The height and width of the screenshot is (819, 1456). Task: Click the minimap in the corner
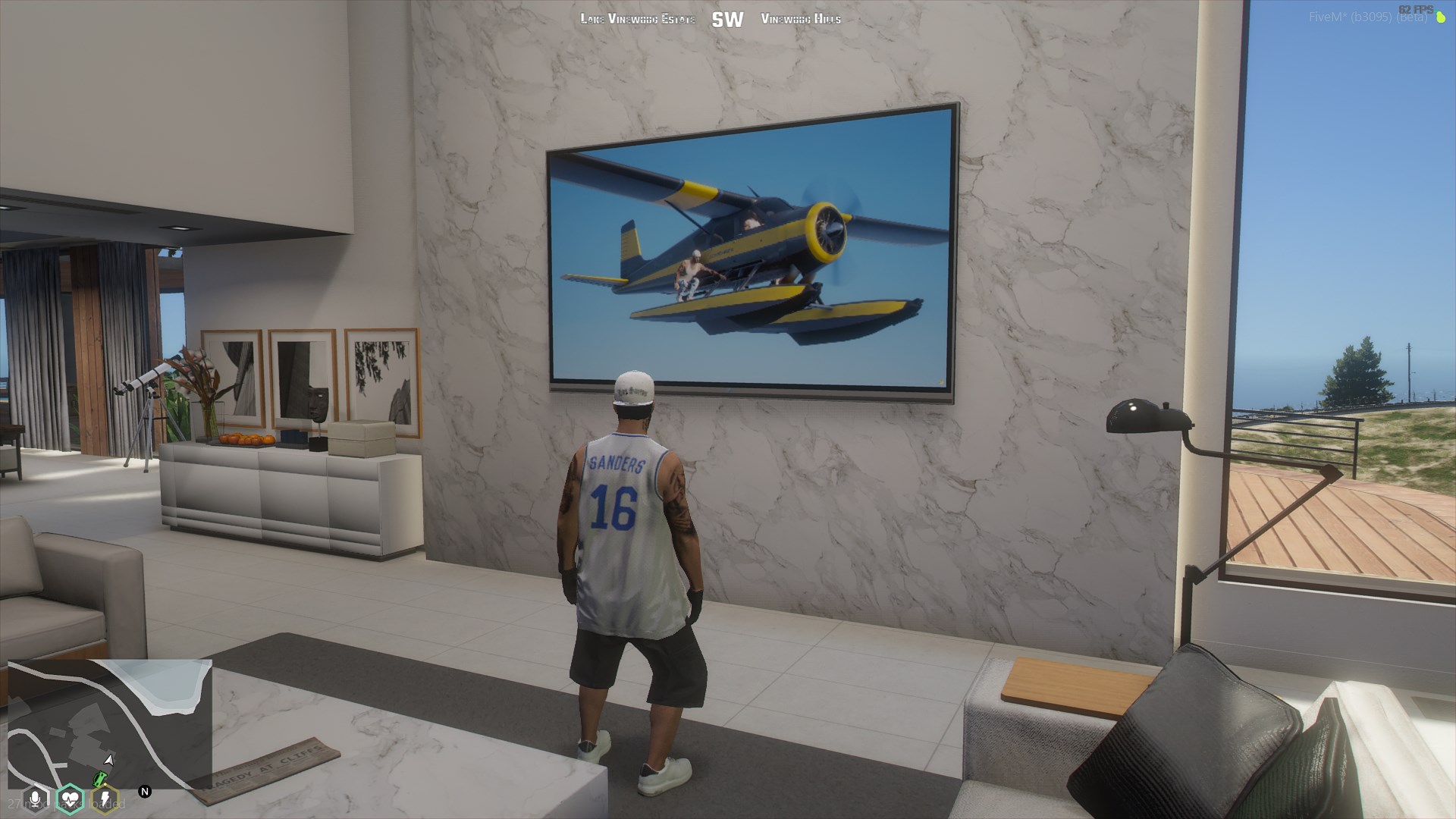coord(110,724)
